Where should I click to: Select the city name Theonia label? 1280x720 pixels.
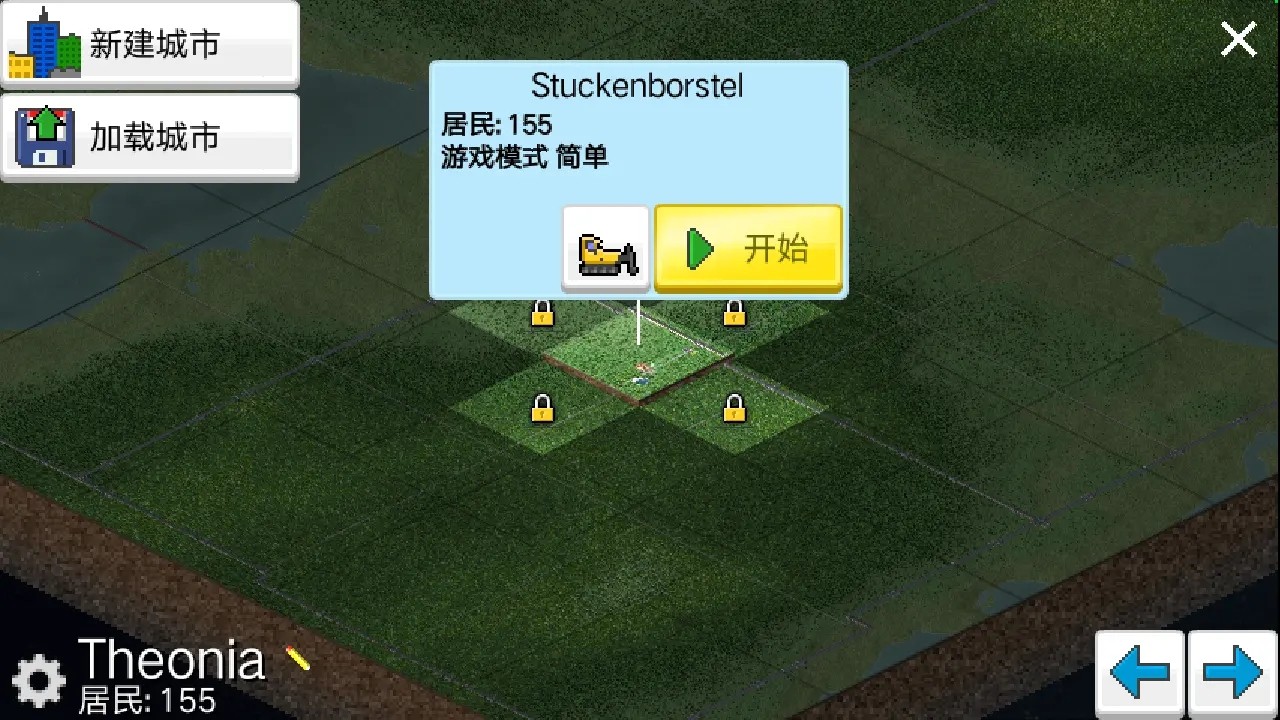click(172, 657)
